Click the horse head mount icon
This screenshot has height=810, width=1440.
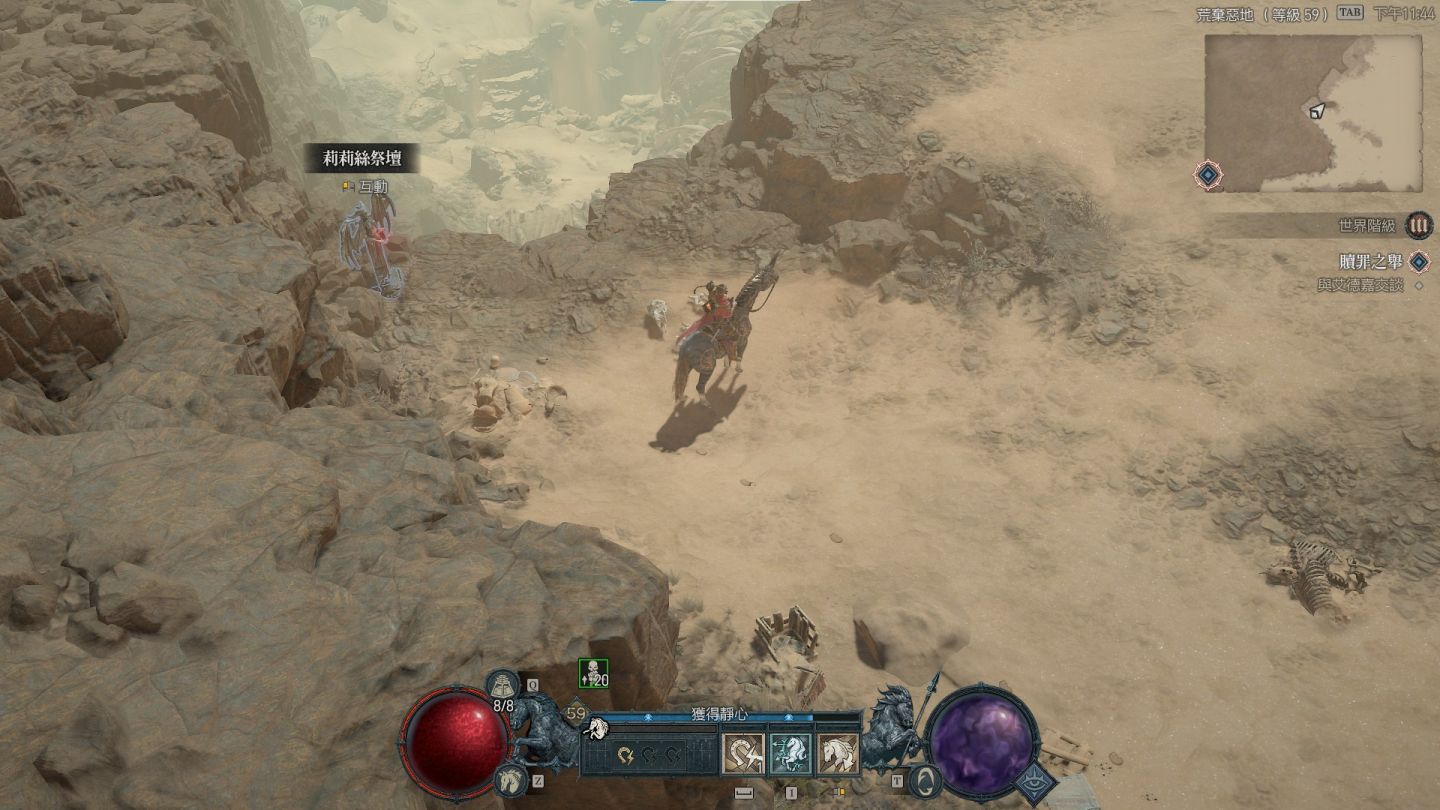[x=510, y=779]
